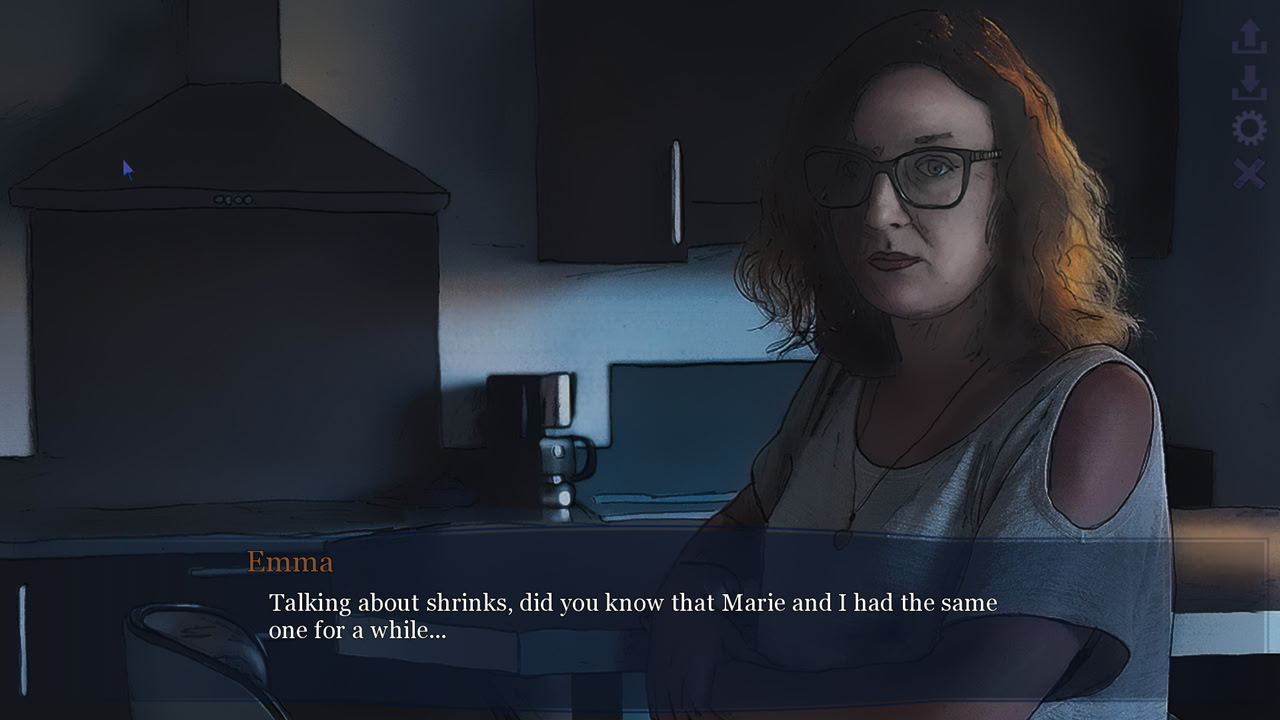Open settings with the gear icon
1280x720 pixels.
coord(1249,128)
